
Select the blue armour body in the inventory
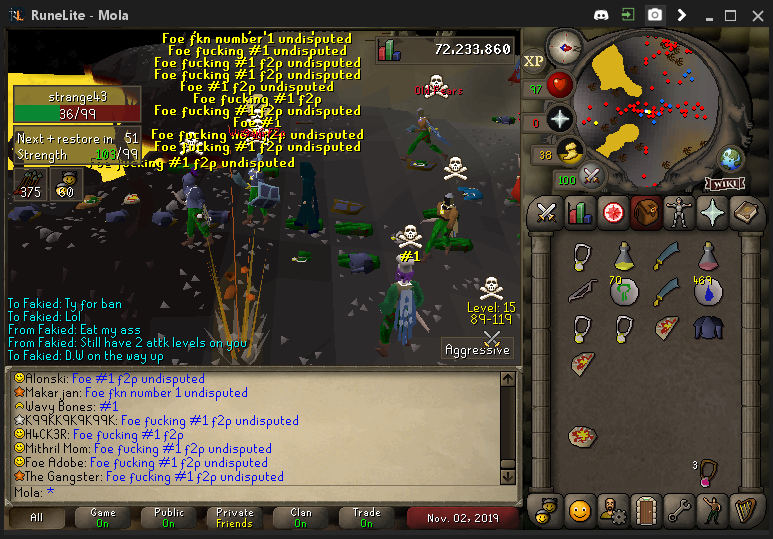click(709, 326)
